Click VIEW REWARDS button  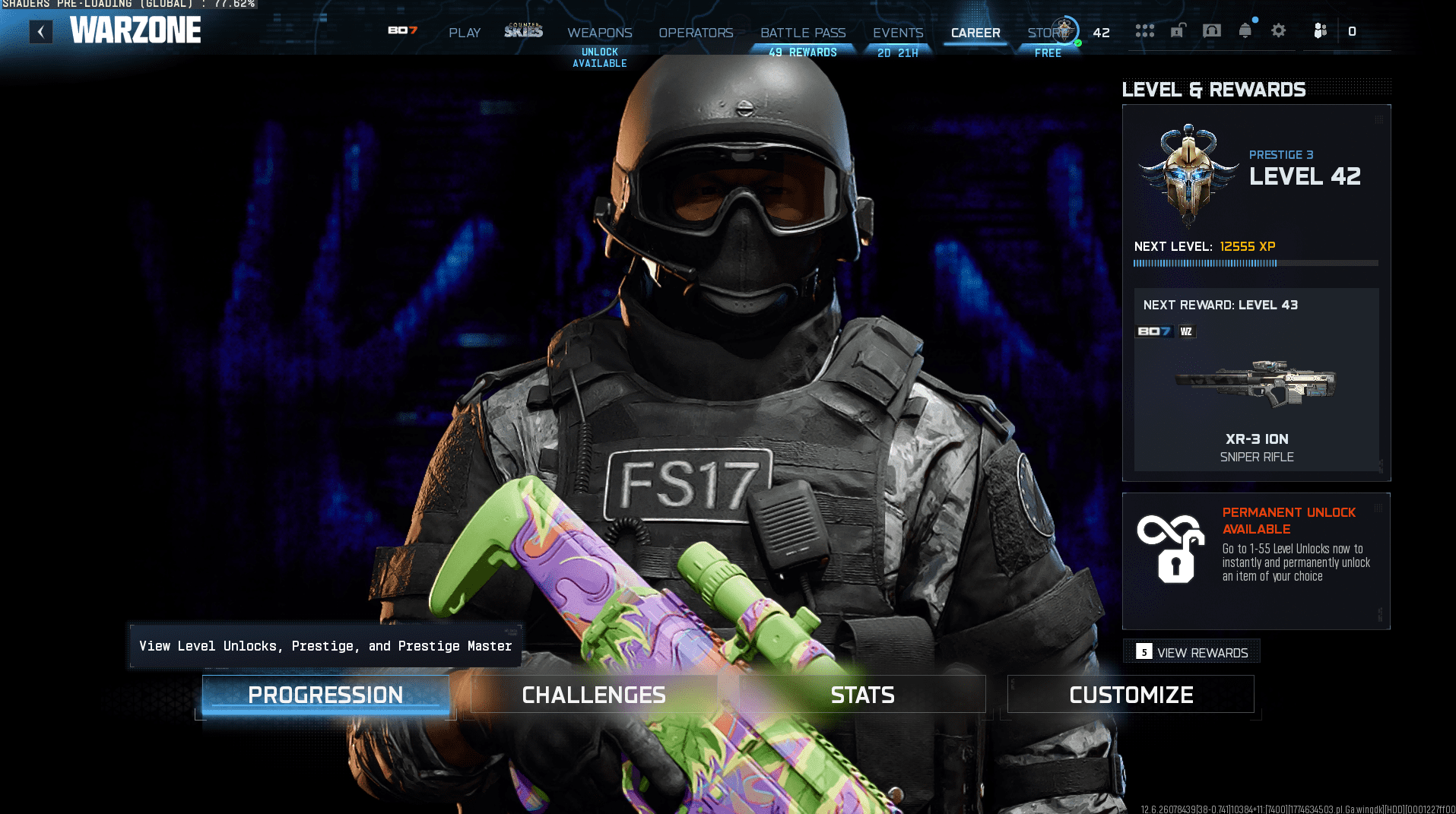pyautogui.click(x=1191, y=651)
